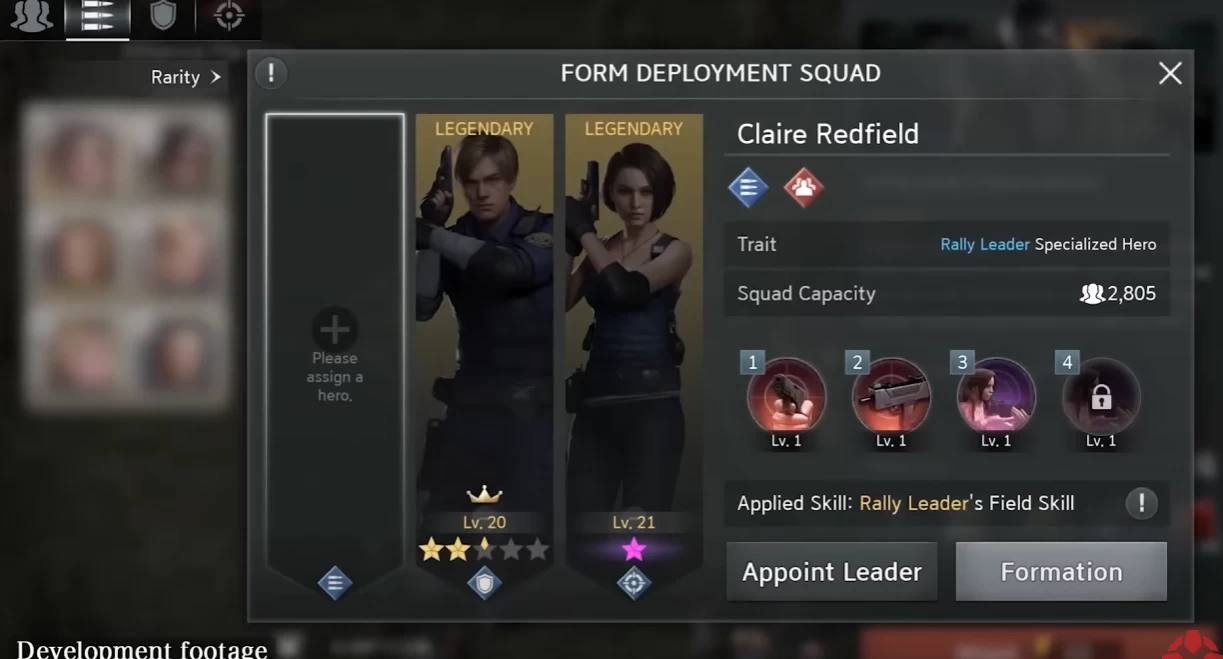Open the squad info exclamation icon in header
Viewport: 1223px width, 659px height.
pyautogui.click(x=271, y=73)
